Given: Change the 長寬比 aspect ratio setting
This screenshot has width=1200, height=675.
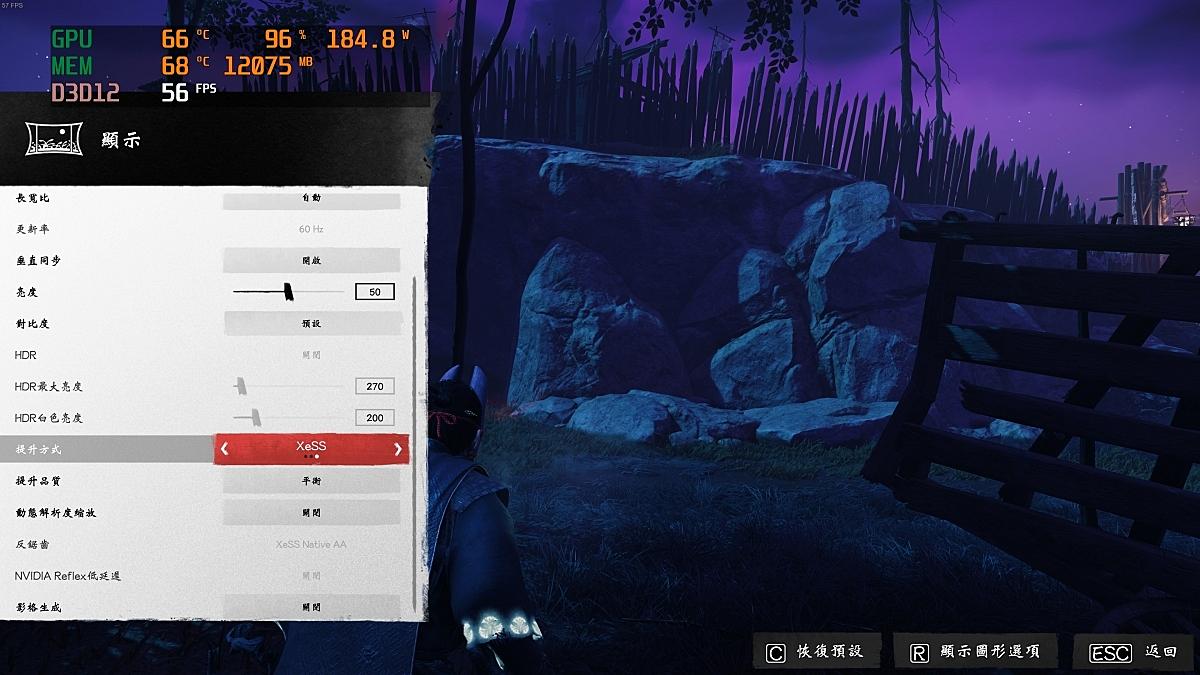Looking at the screenshot, I should [x=311, y=198].
